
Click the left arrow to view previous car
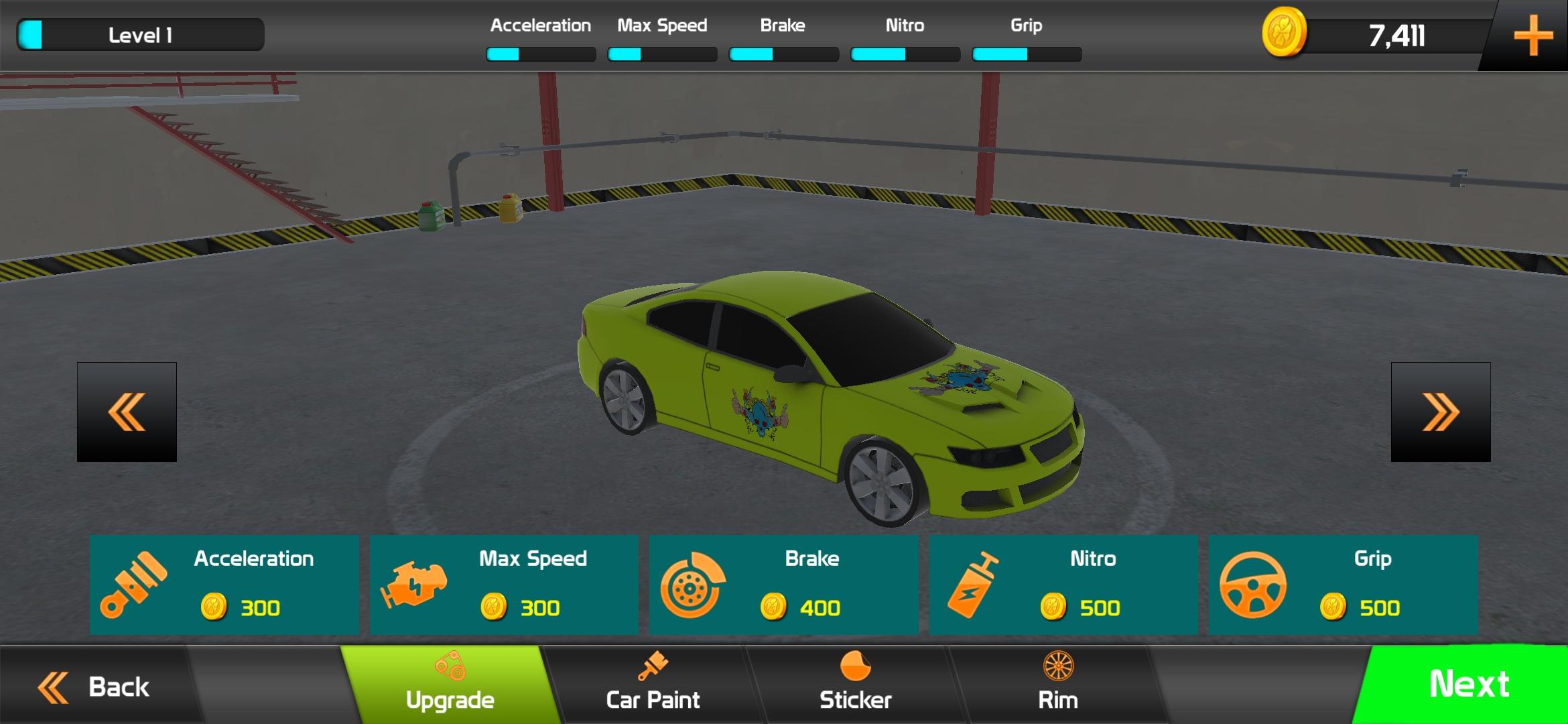tap(126, 411)
